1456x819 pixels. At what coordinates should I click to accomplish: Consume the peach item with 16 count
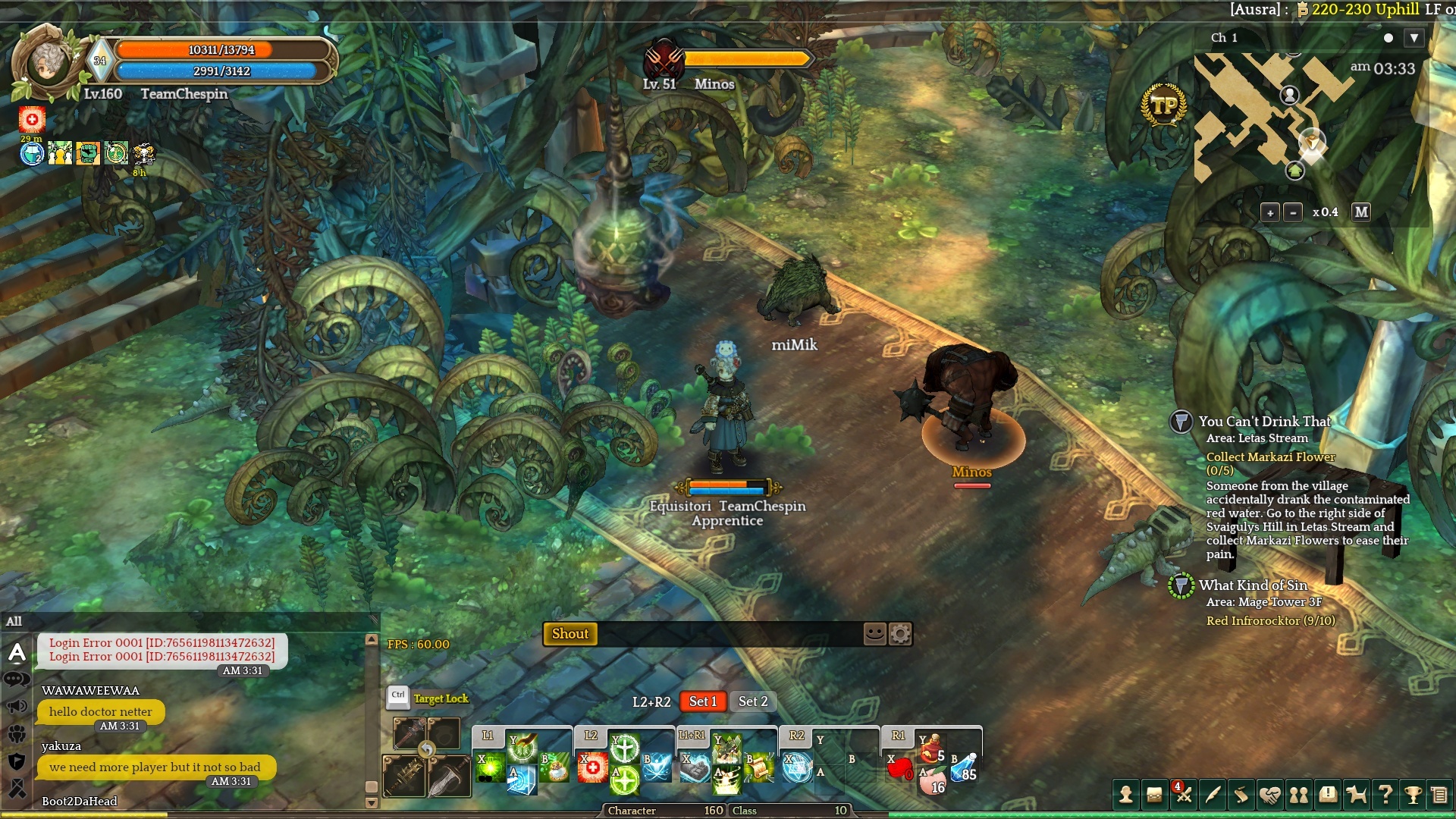[x=932, y=783]
